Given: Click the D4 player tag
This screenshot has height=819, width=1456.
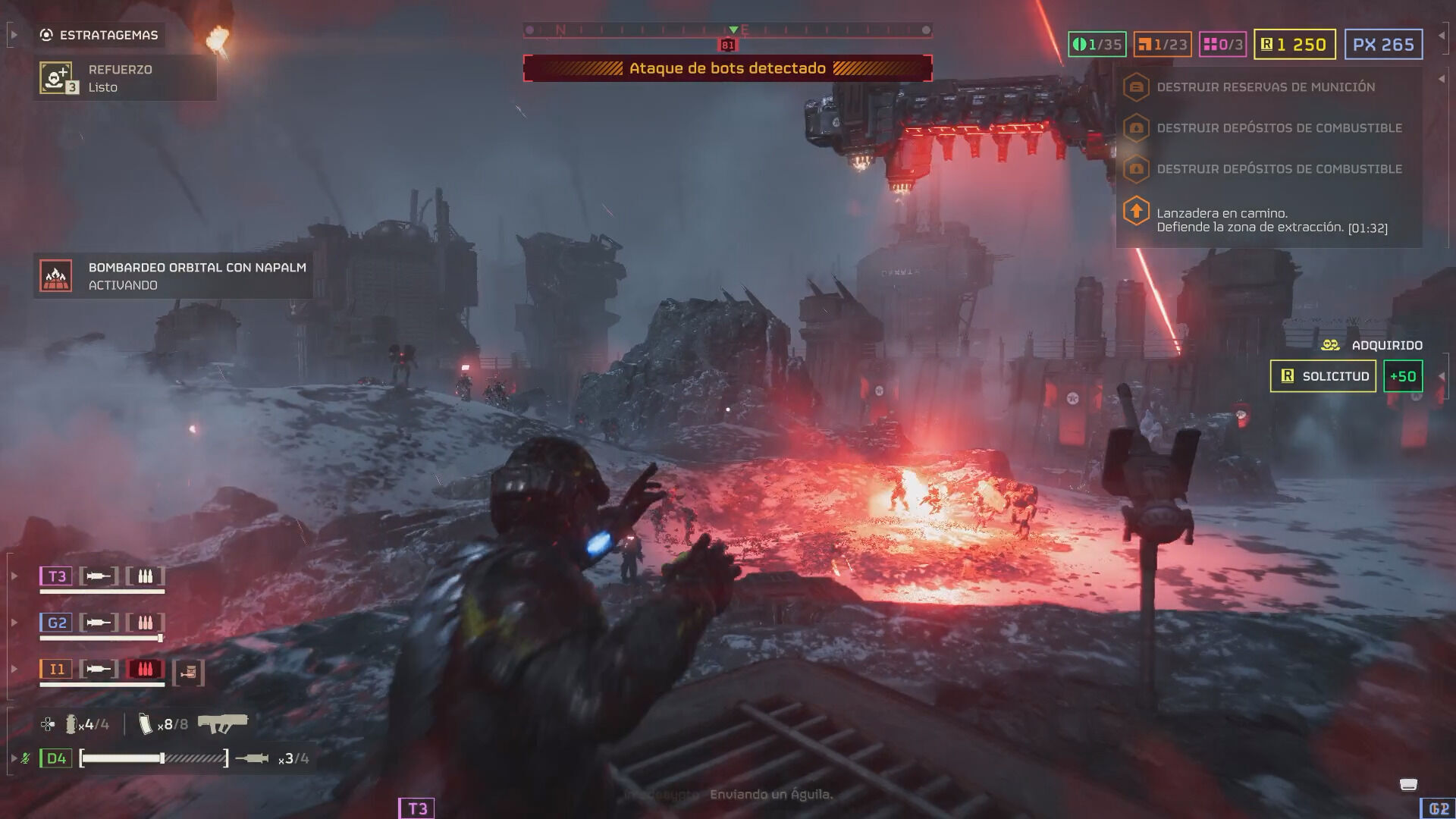Looking at the screenshot, I should coord(56,758).
